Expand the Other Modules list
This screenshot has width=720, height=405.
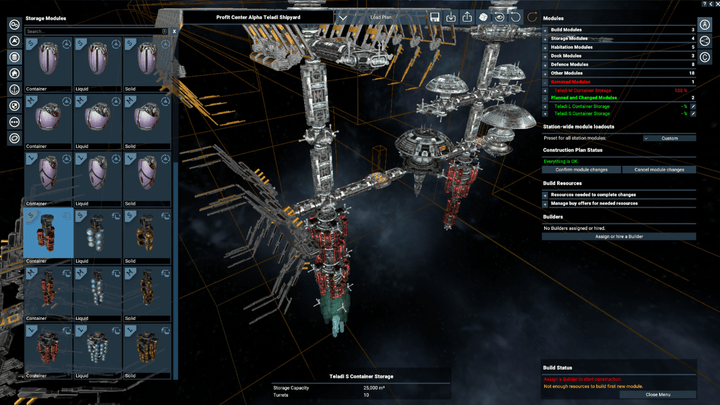coord(546,73)
